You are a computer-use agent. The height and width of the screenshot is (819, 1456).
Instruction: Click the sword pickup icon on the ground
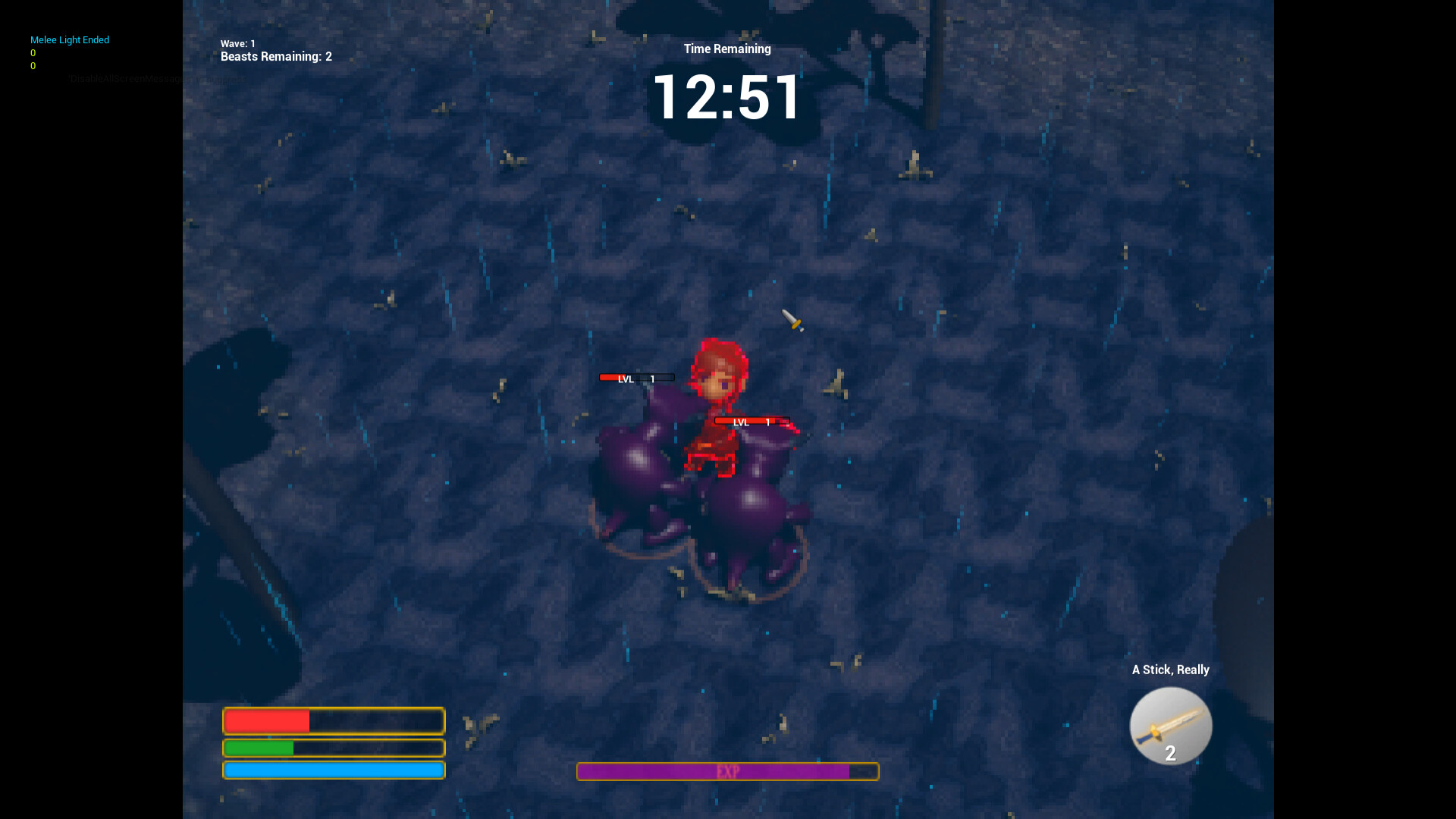tap(792, 321)
